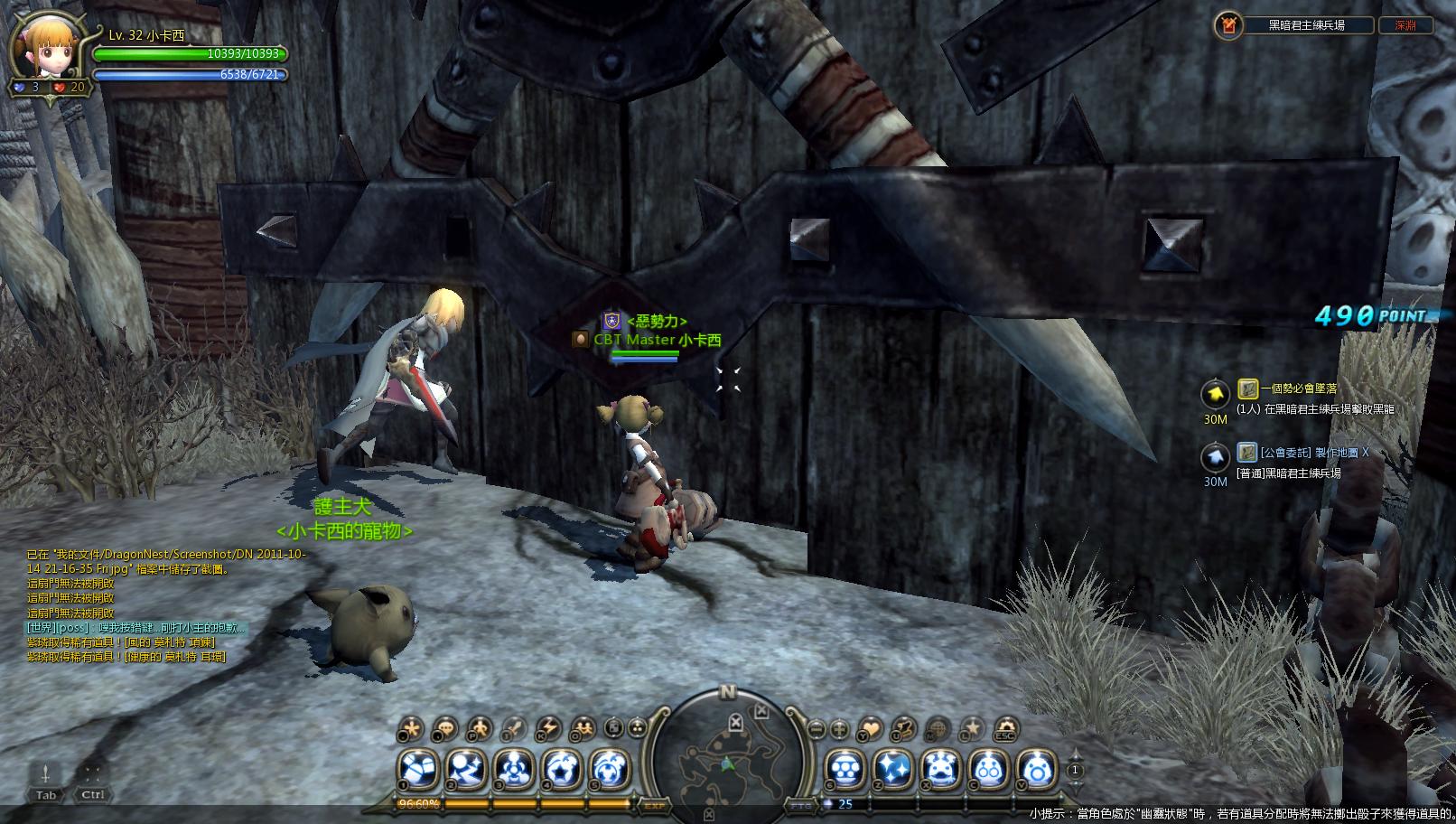1456x824 pixels.
Task: Select the yellow quest 一個勢必會墜落 tracker entry
Action: click(x=1299, y=389)
